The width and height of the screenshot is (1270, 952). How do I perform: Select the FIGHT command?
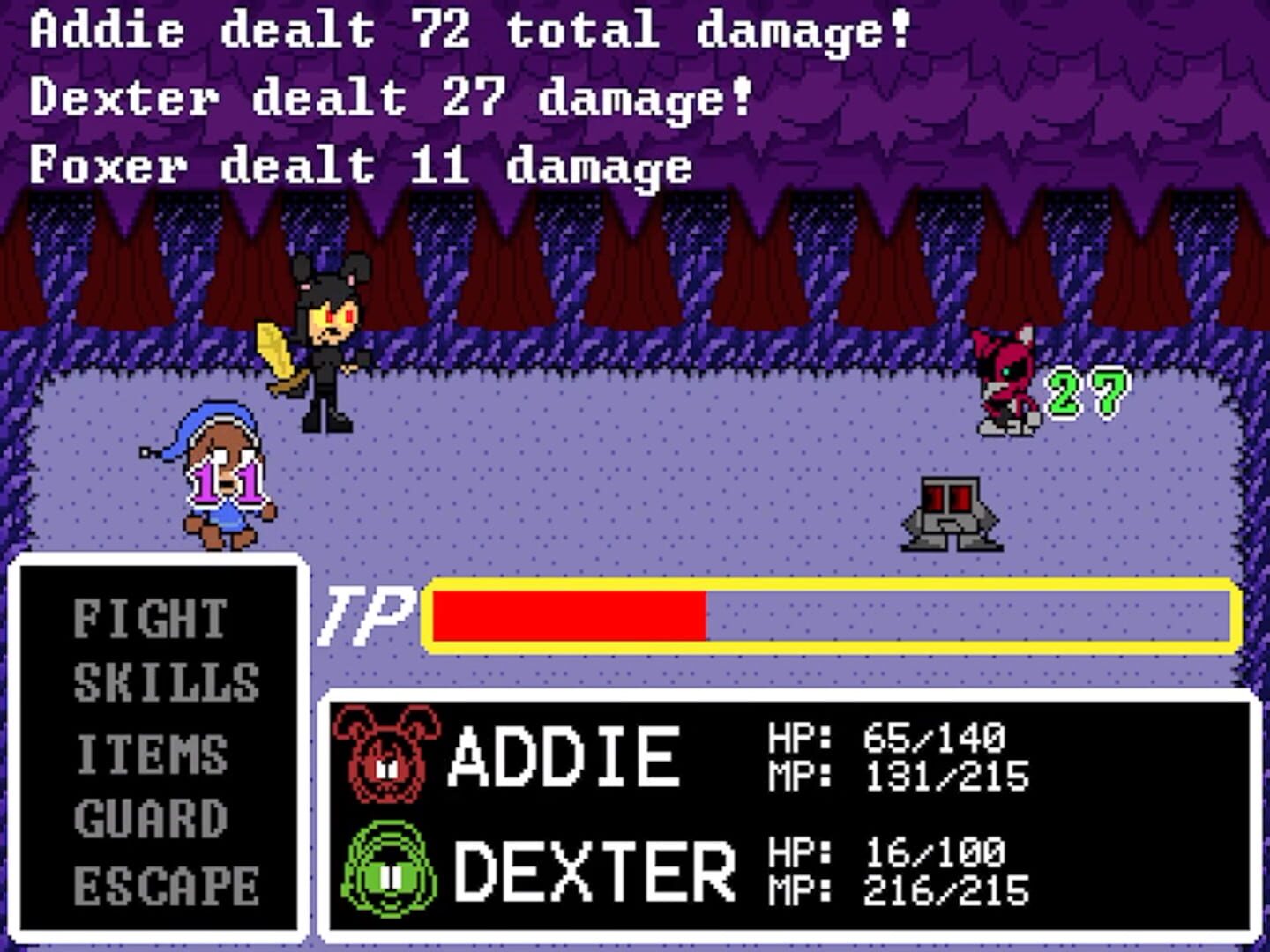(x=148, y=619)
